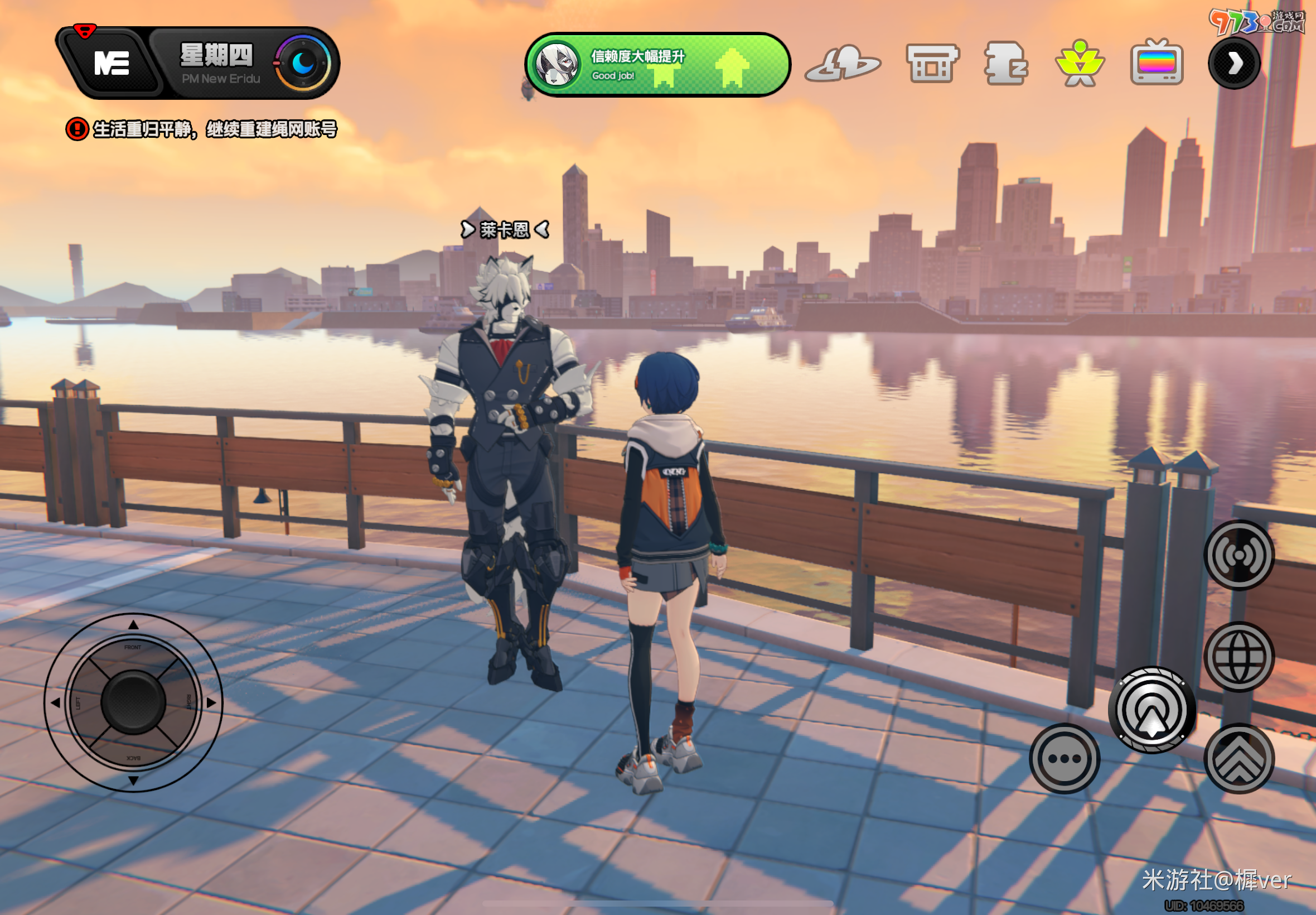Talk to the NPC name label 莱卡恩
Screen dimensions: 1316x915
[505, 230]
